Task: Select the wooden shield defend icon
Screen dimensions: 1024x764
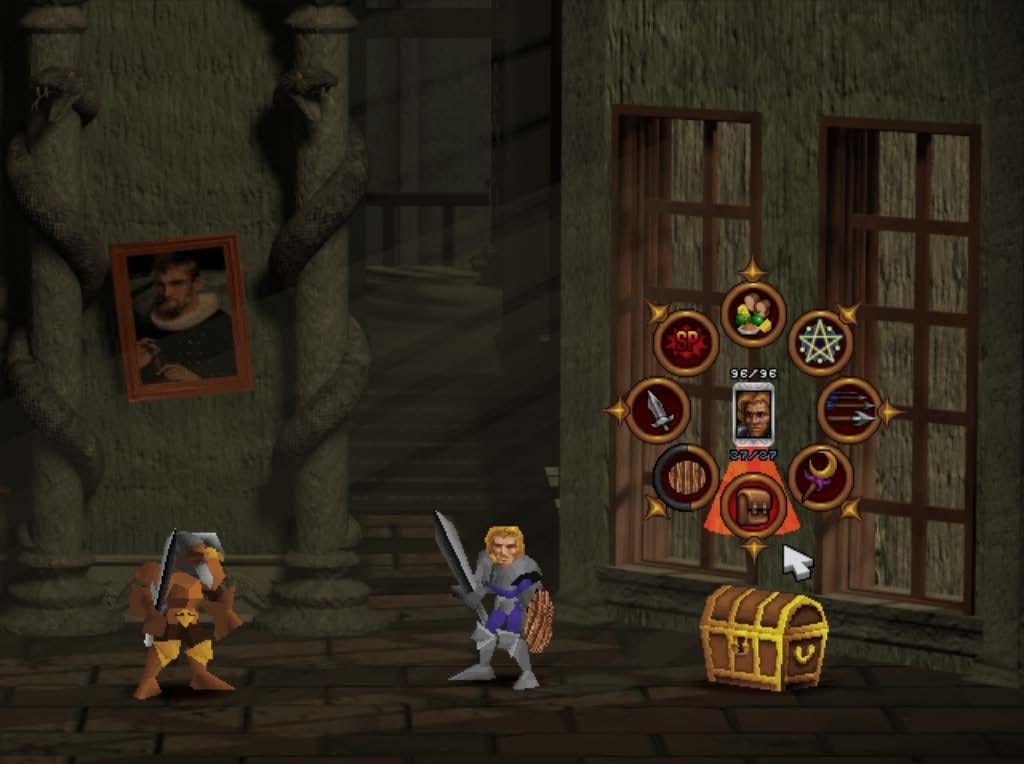Action: [686, 477]
